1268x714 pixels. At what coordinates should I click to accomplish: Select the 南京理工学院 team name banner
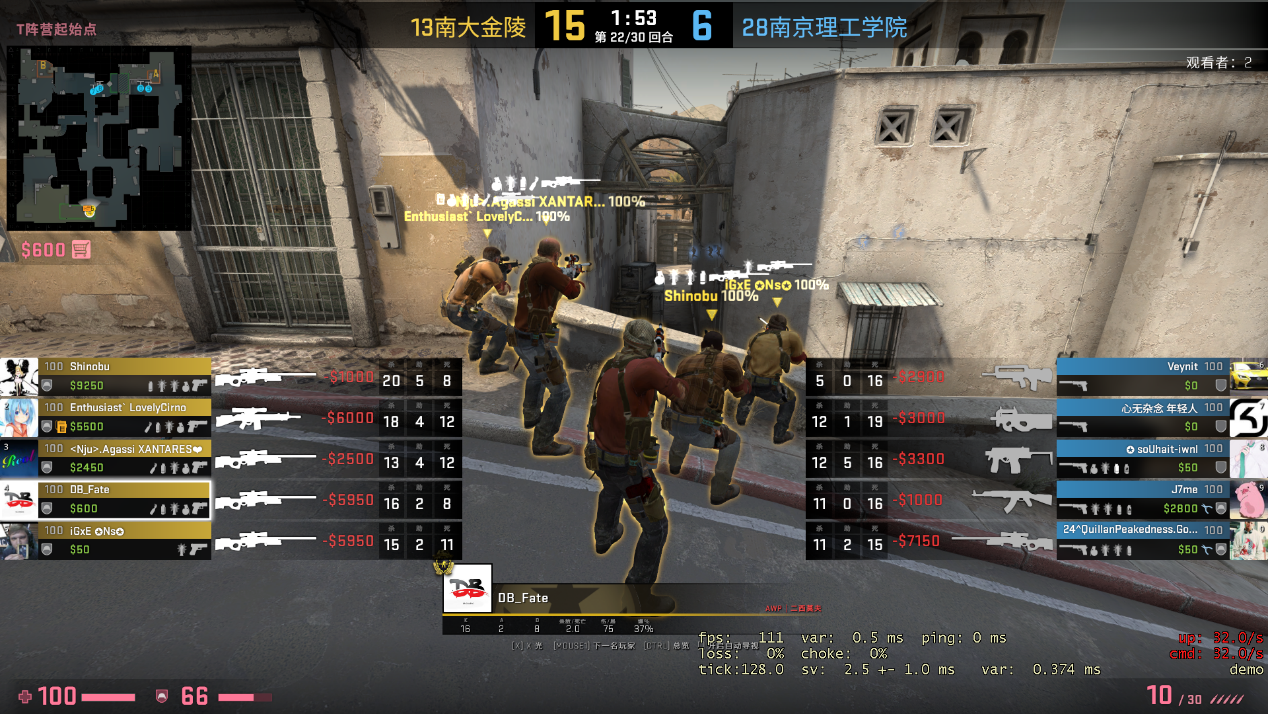824,27
